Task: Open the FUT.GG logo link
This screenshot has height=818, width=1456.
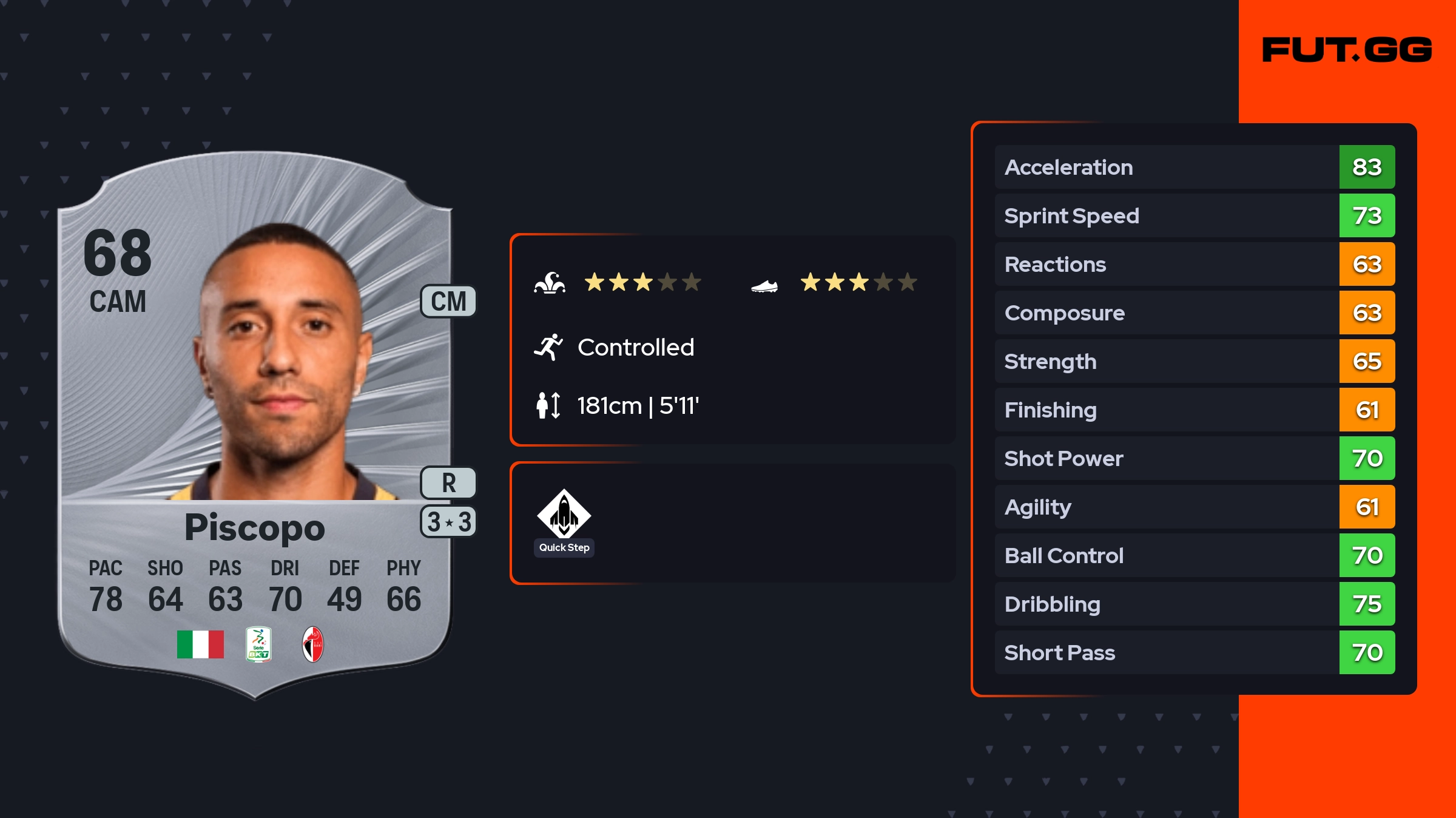Action: click(1347, 50)
